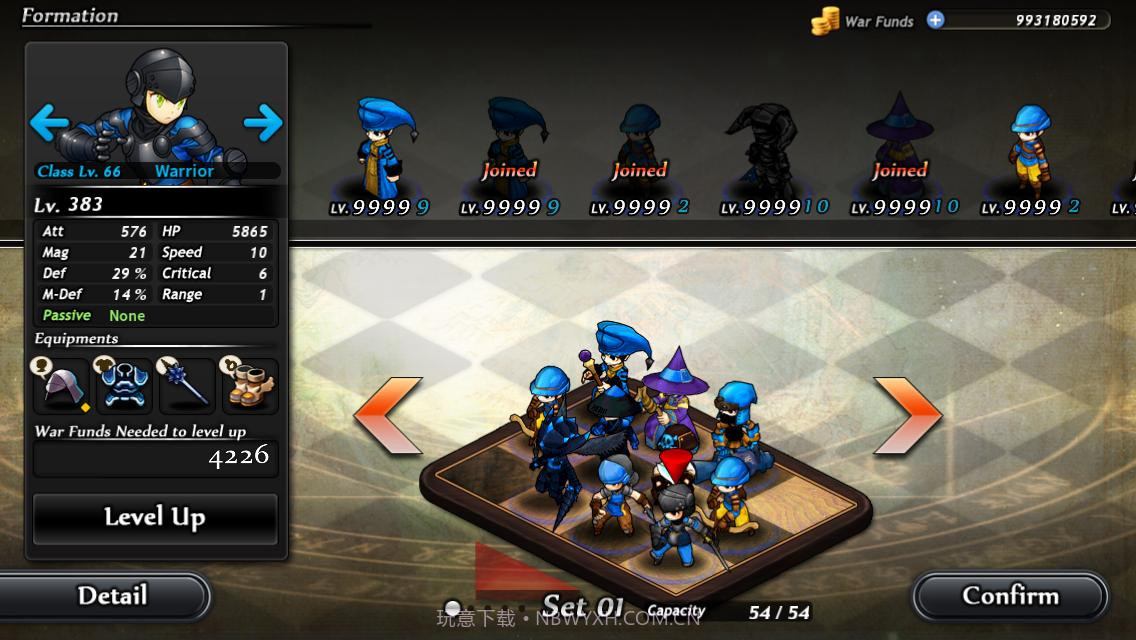1136x640 pixels.
Task: Add more War Funds
Action: coord(935,20)
